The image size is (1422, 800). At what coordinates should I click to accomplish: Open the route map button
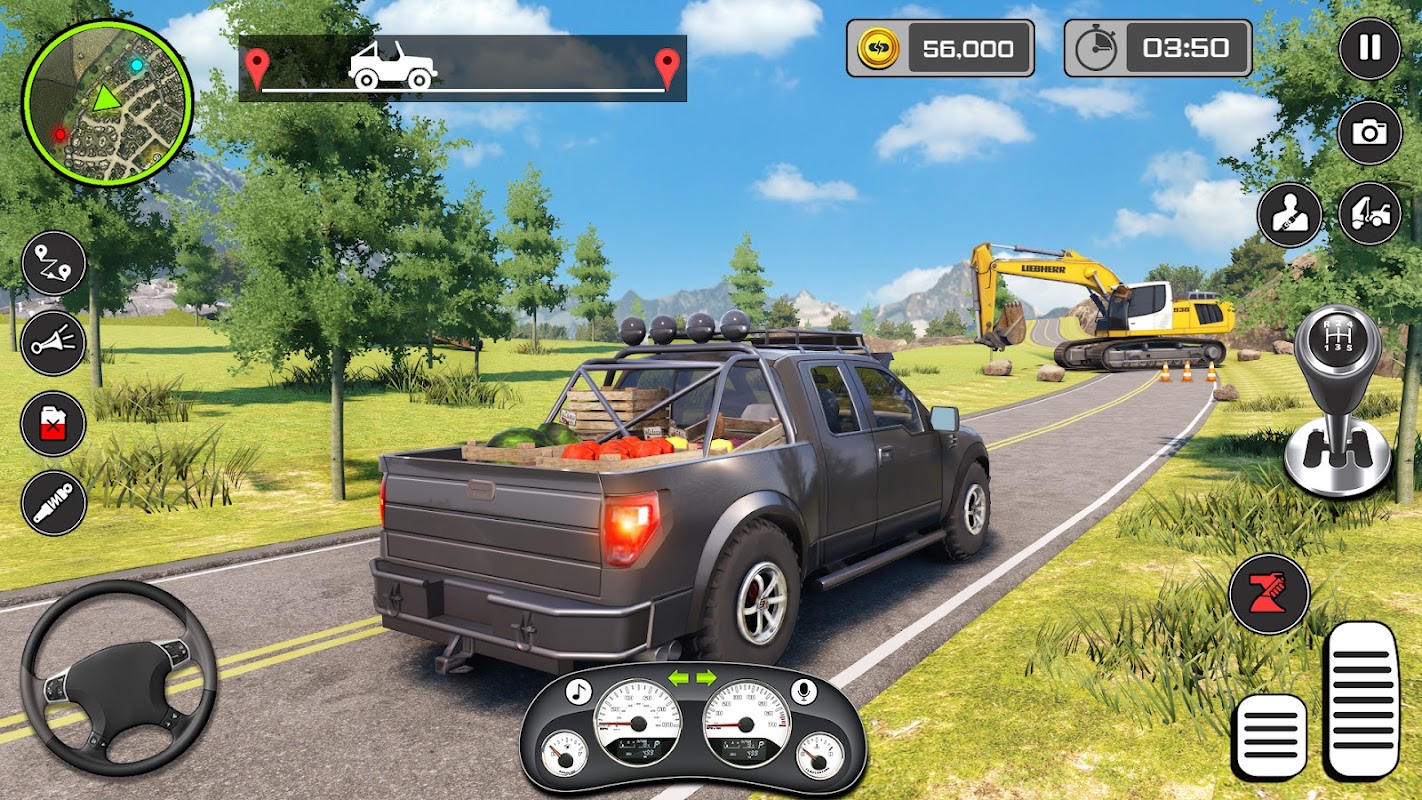pyautogui.click(x=53, y=263)
